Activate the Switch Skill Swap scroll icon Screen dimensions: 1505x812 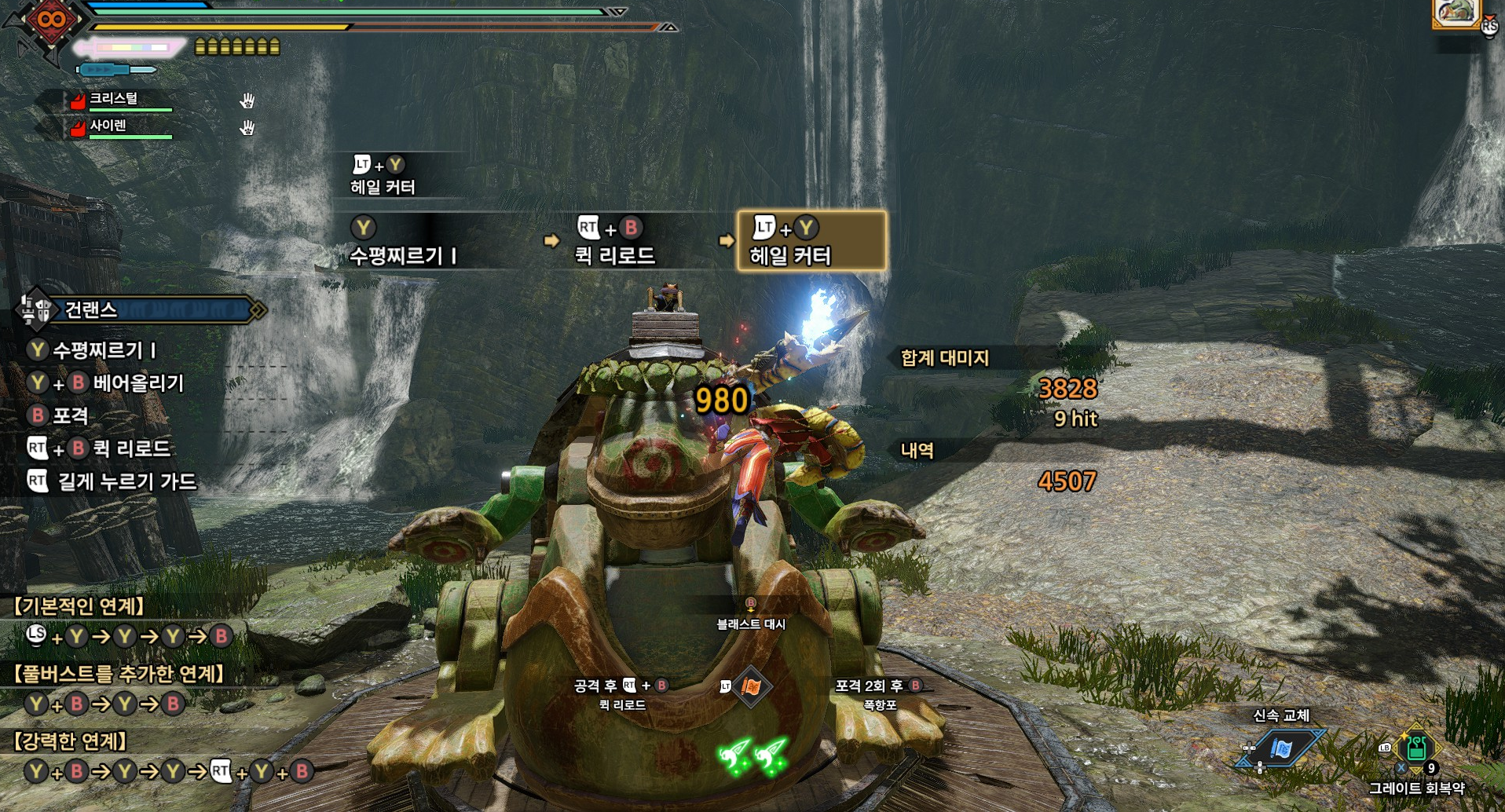(1281, 748)
